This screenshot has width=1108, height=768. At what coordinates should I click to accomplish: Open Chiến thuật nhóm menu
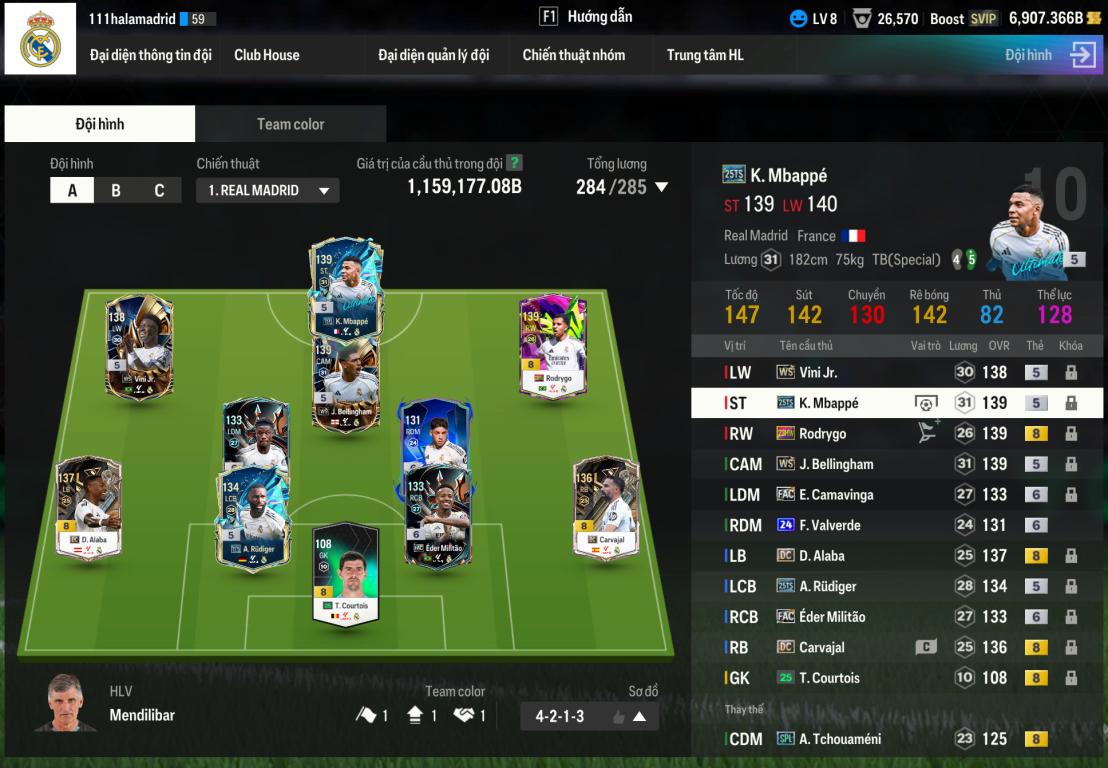[573, 55]
